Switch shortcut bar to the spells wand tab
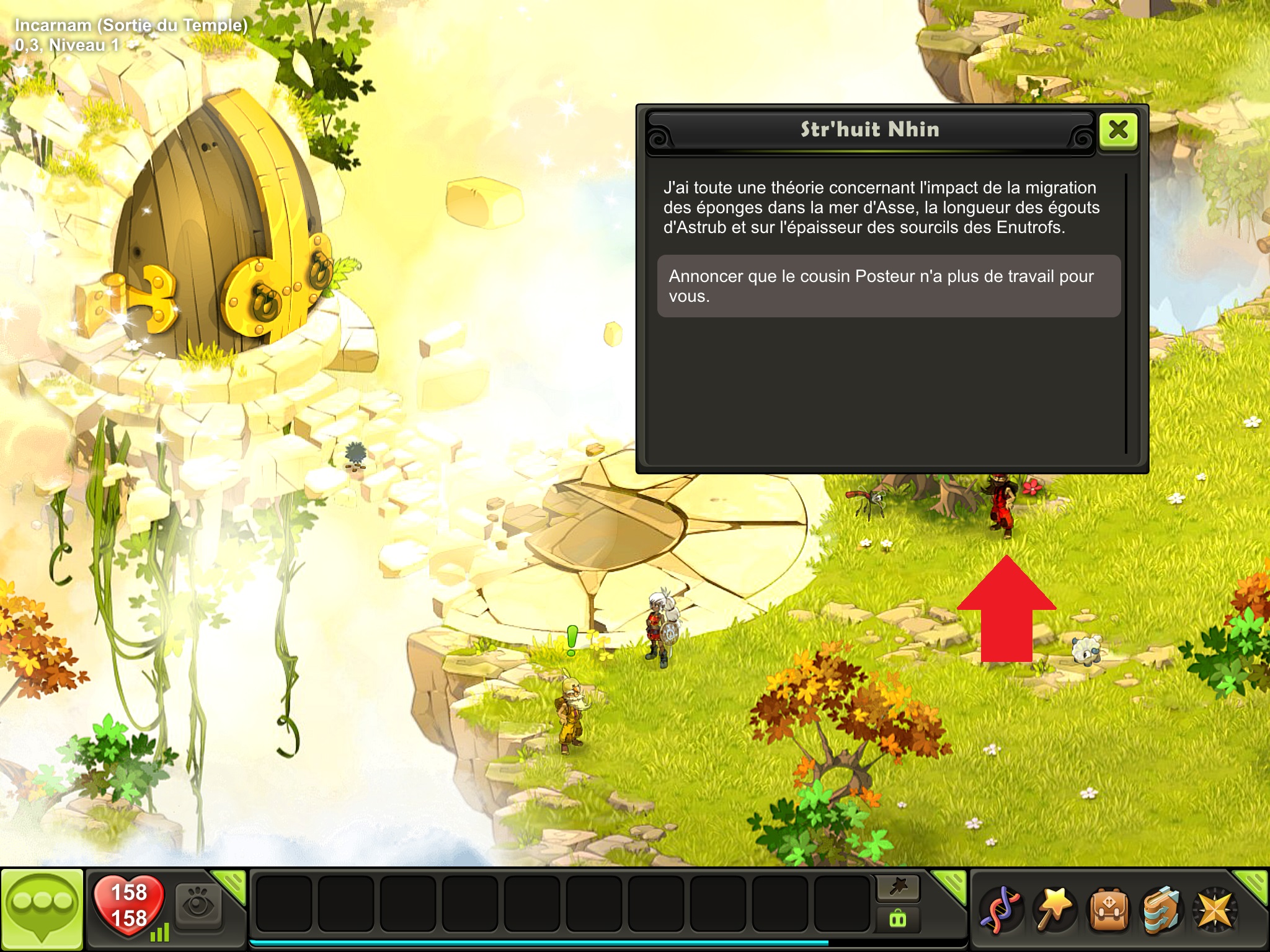This screenshot has height=952, width=1270. coord(898,888)
